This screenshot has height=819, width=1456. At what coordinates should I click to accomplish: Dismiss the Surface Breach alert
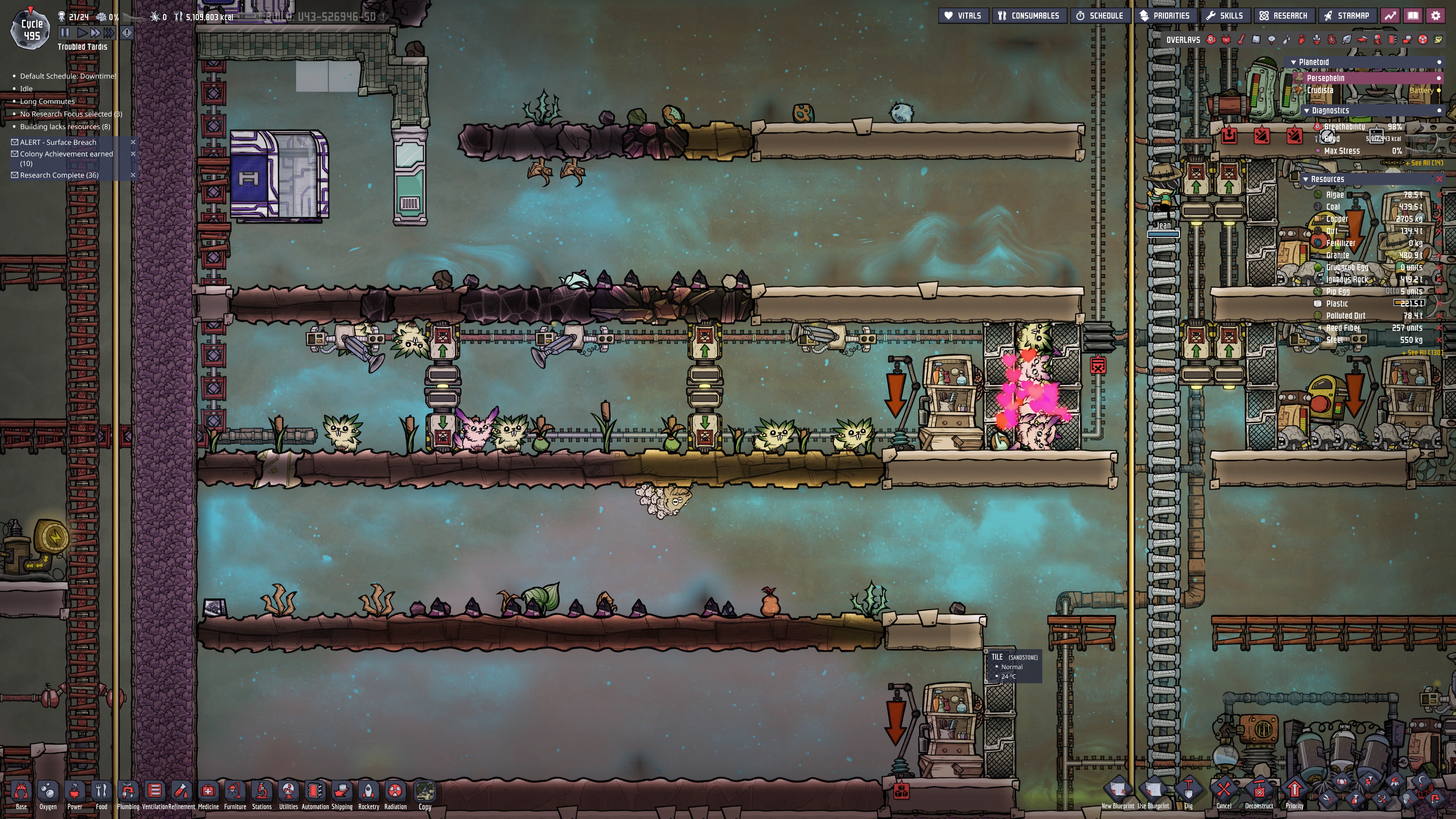coord(133,143)
